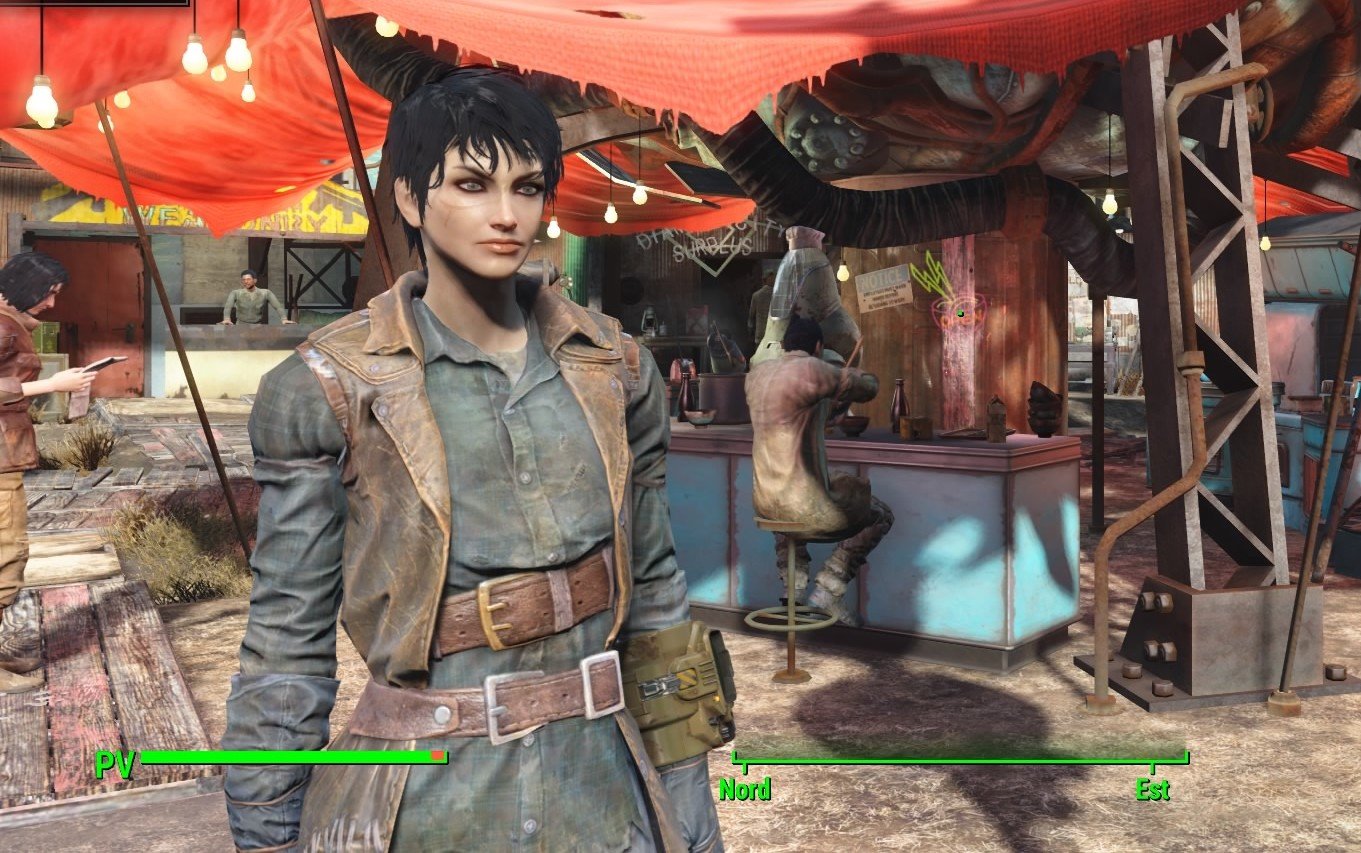Select the PV label on the health bar
The height and width of the screenshot is (853, 1361).
click(113, 768)
